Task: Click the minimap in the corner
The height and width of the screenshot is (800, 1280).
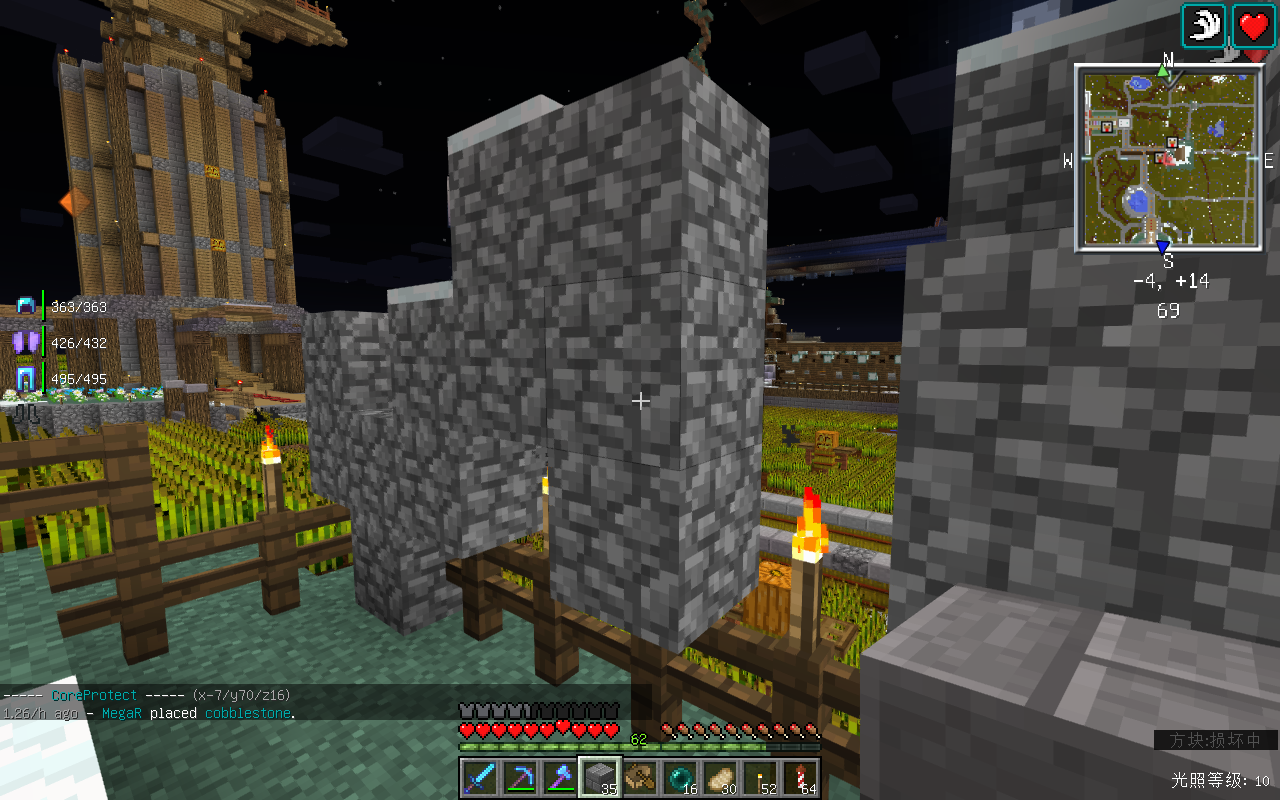Action: point(1168,157)
